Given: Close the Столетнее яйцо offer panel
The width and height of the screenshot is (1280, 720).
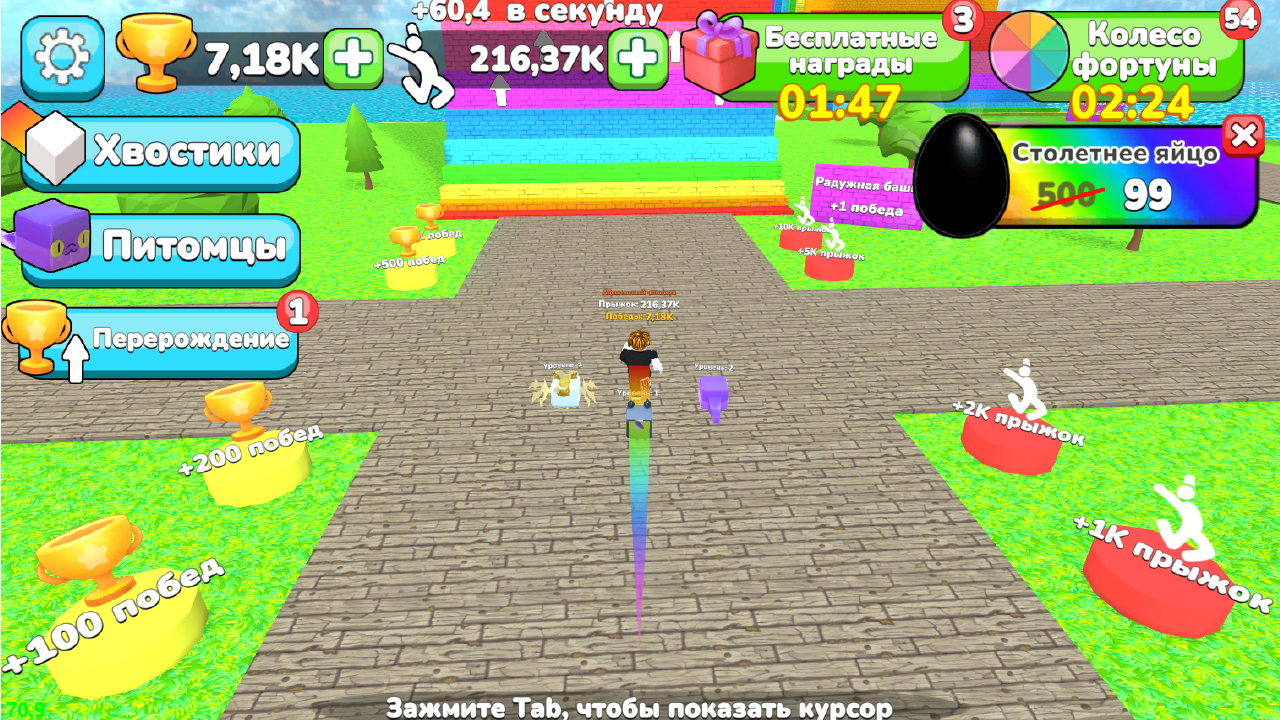Looking at the screenshot, I should (x=1245, y=137).
